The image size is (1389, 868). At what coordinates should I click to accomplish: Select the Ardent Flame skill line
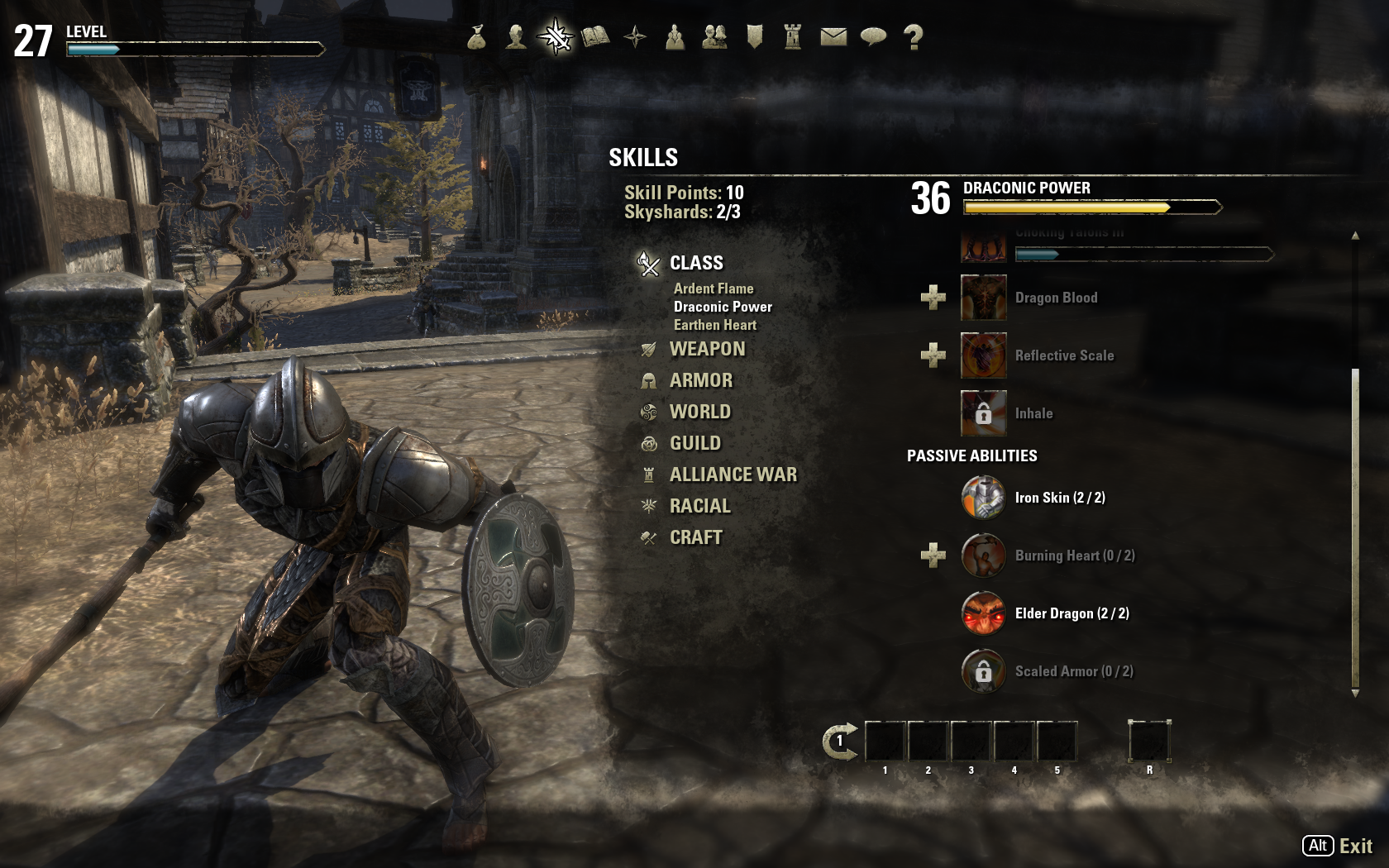point(713,289)
